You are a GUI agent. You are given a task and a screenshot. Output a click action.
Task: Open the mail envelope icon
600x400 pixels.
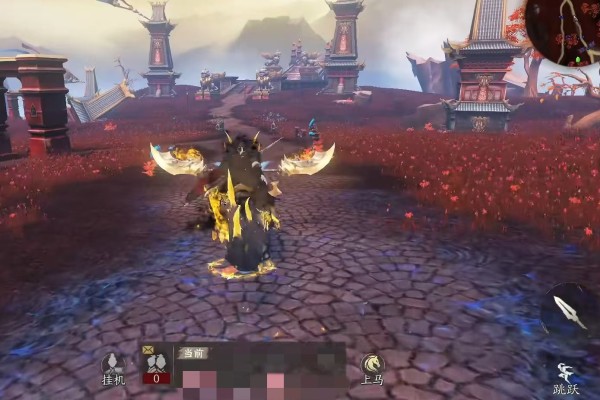tap(148, 350)
